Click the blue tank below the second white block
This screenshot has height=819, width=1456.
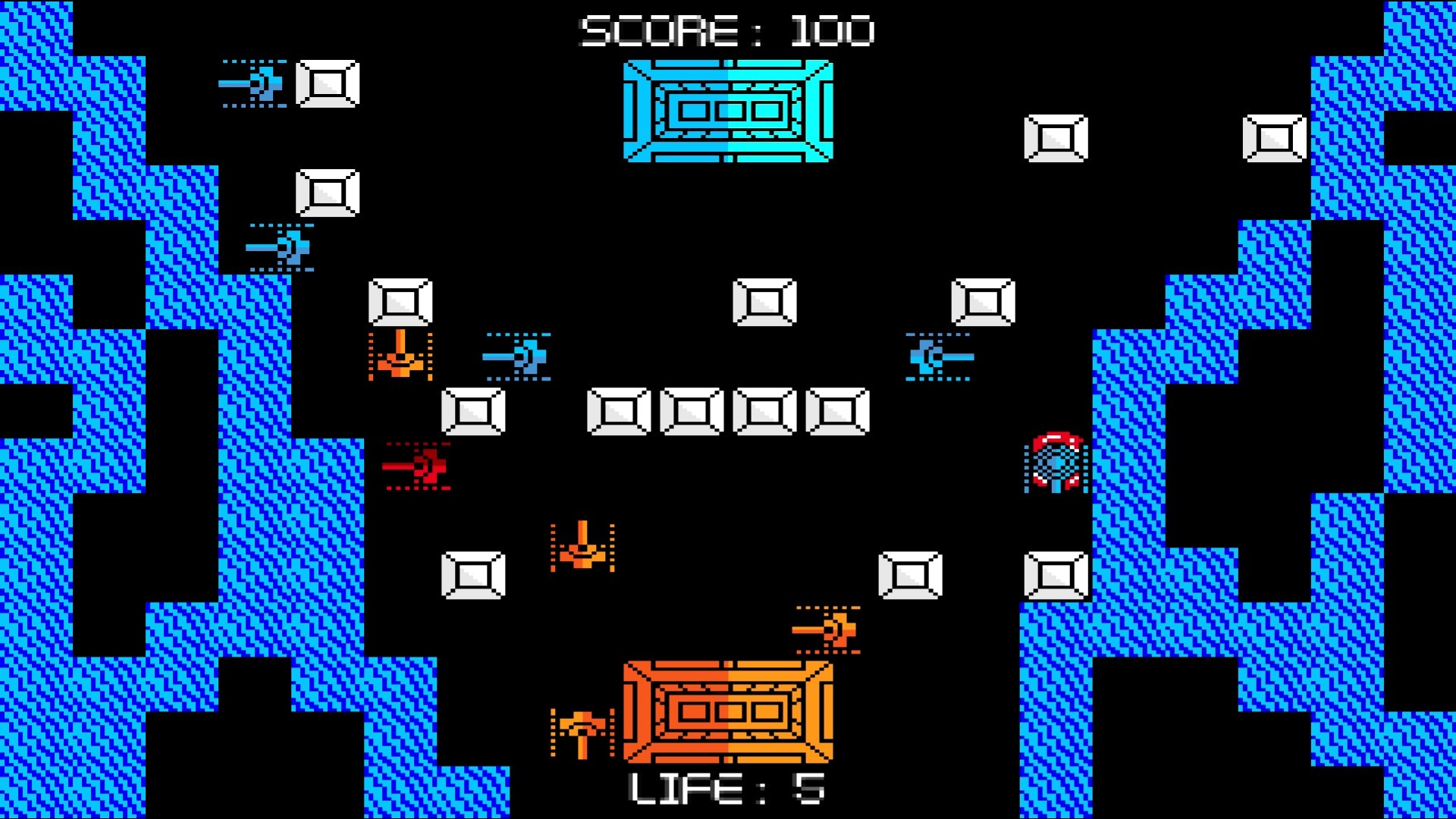(282, 246)
